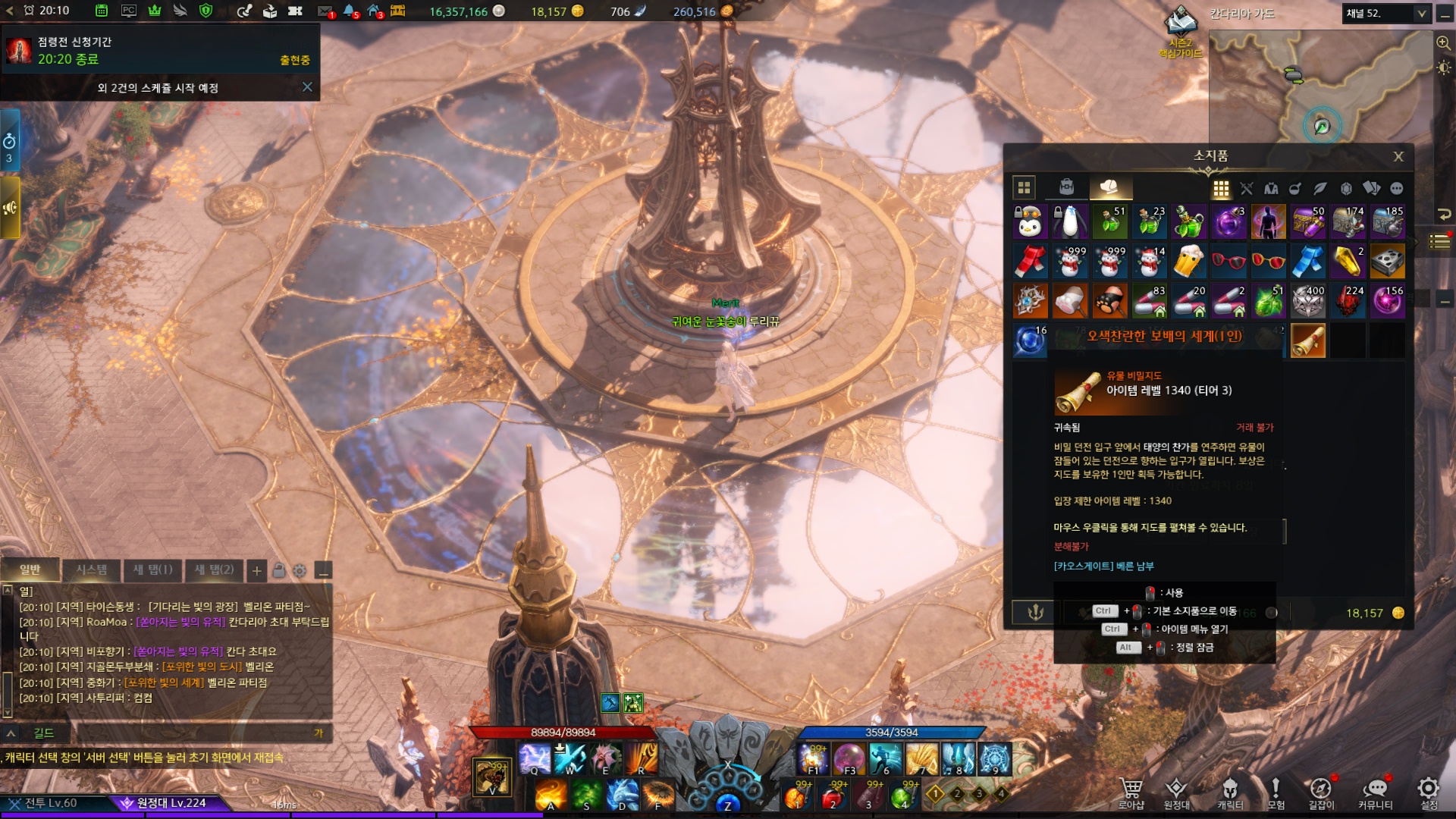Open the mail envelope icon
This screenshot has width=1456, height=819.
[x=325, y=11]
